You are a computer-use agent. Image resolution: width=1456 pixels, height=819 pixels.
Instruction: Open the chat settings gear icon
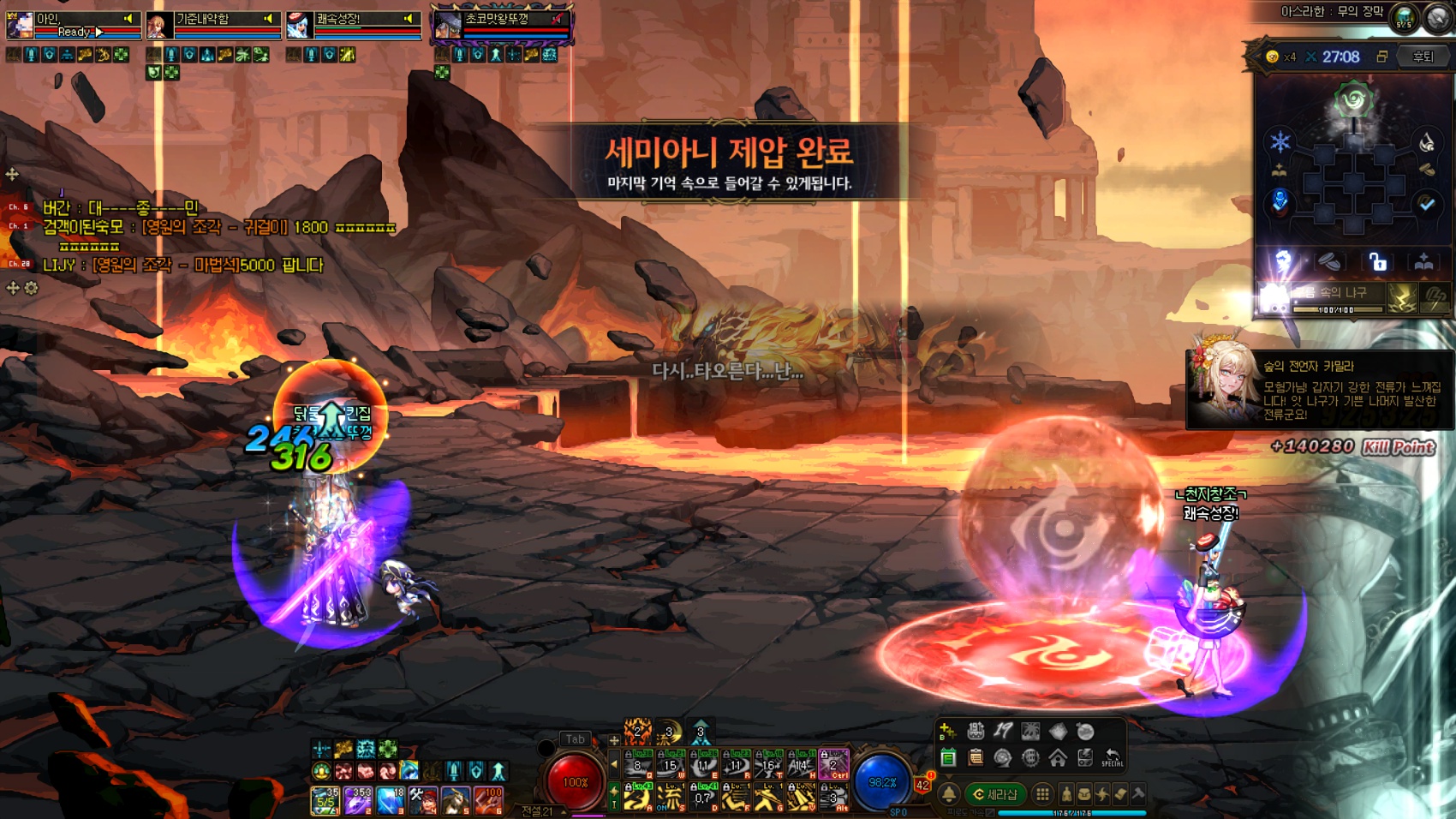pos(32,289)
